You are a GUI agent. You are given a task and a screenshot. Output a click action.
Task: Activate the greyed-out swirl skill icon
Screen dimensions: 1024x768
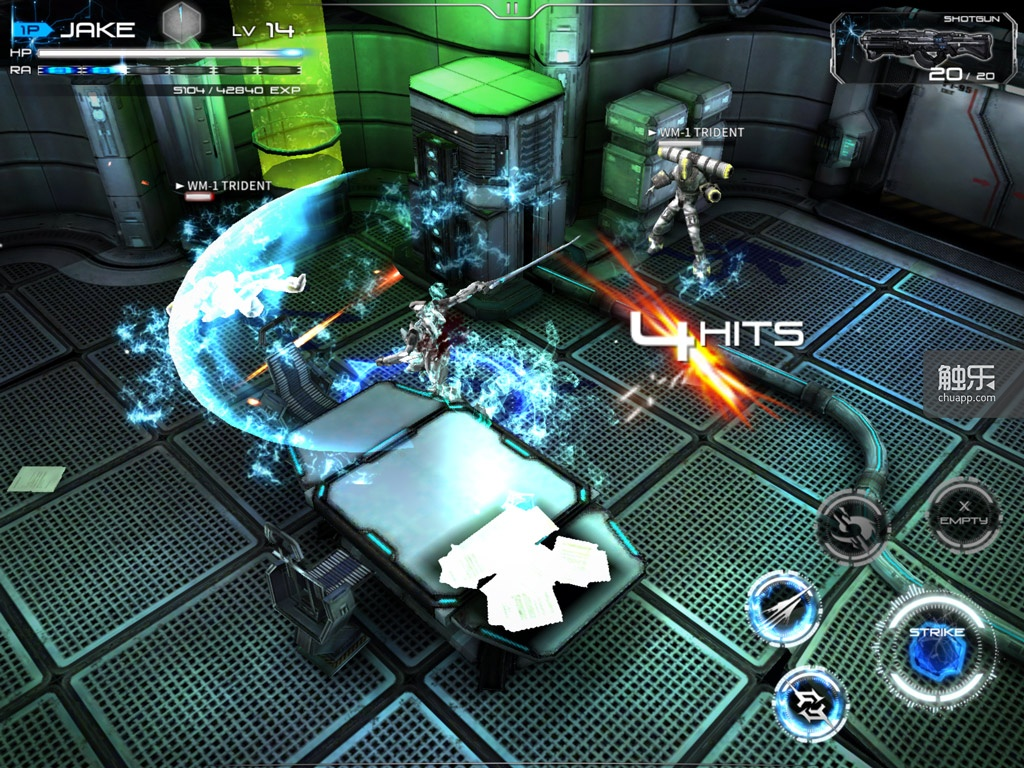852,523
